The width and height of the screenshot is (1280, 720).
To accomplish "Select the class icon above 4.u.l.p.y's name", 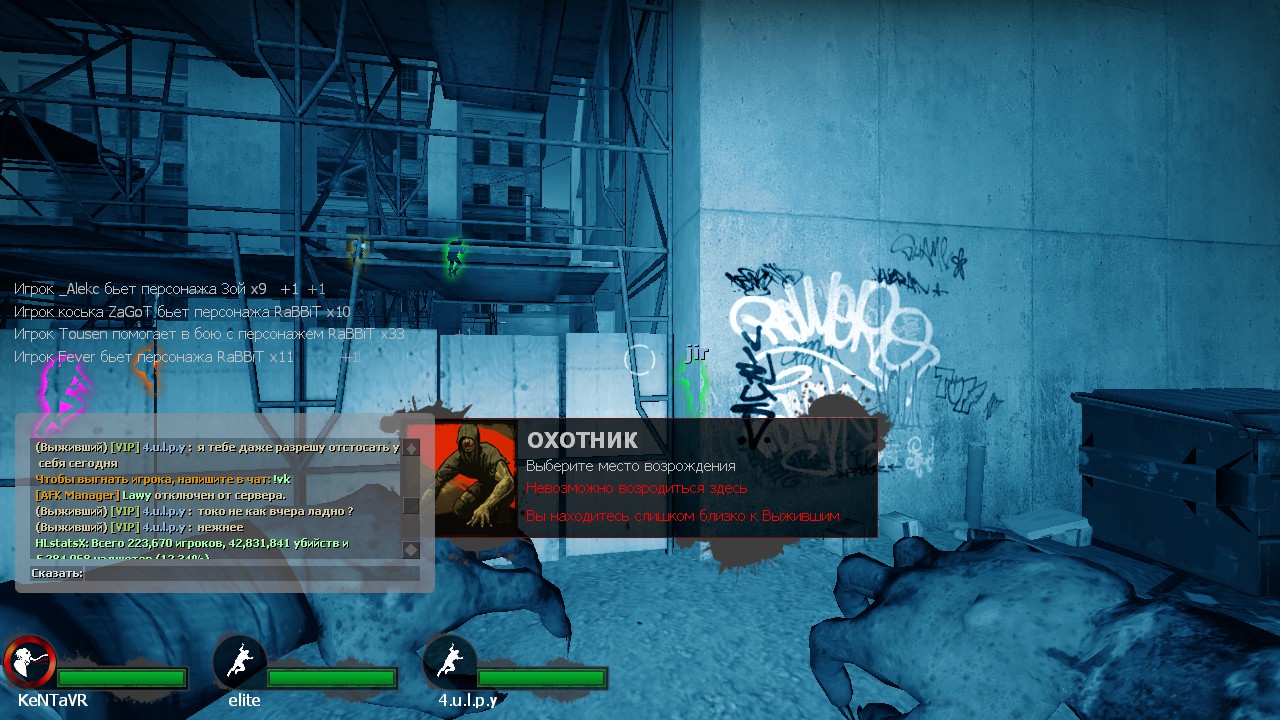I will tap(449, 660).
